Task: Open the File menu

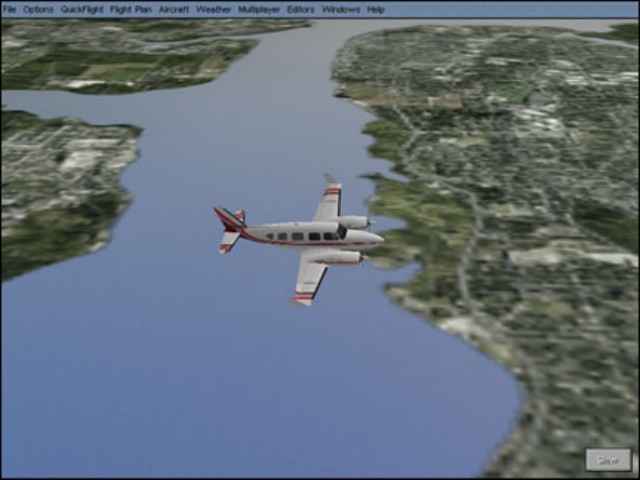Action: pos(10,9)
